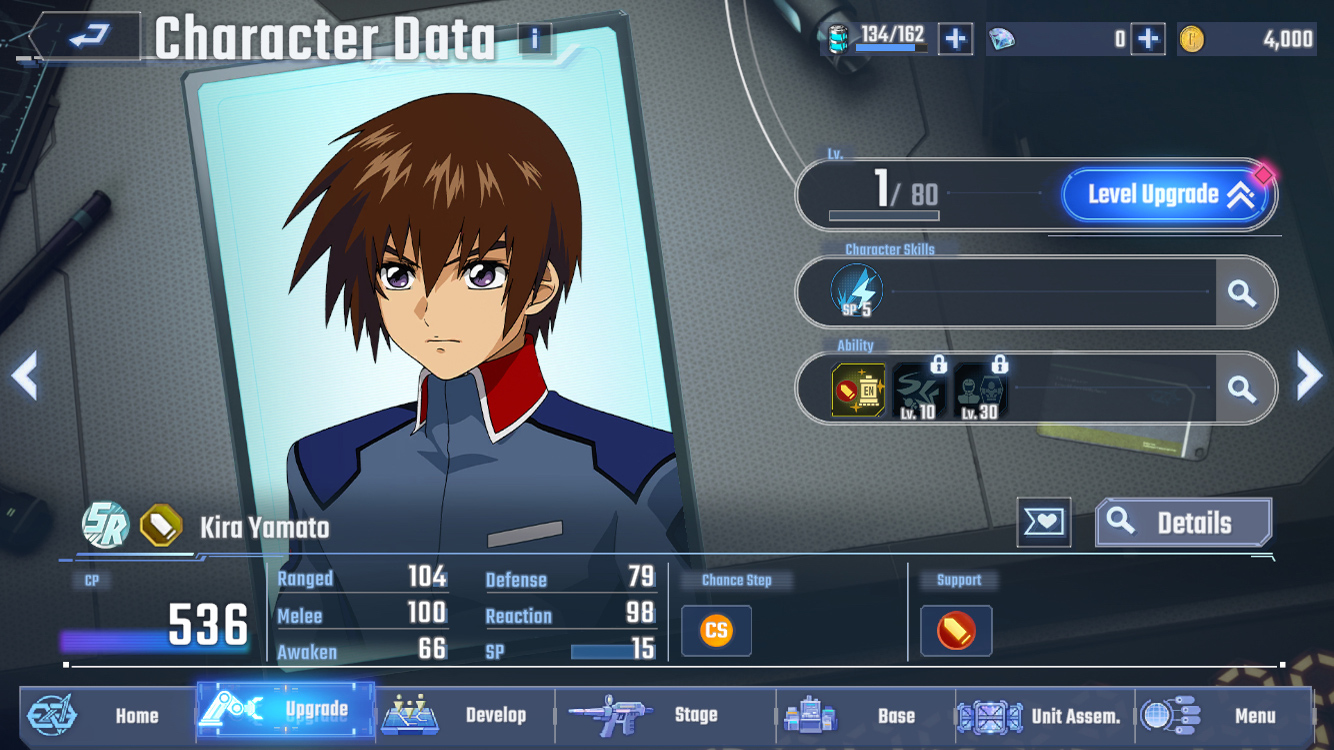Open the Unit Assem. tab
This screenshot has width=1334, height=750.
pos(1045,715)
